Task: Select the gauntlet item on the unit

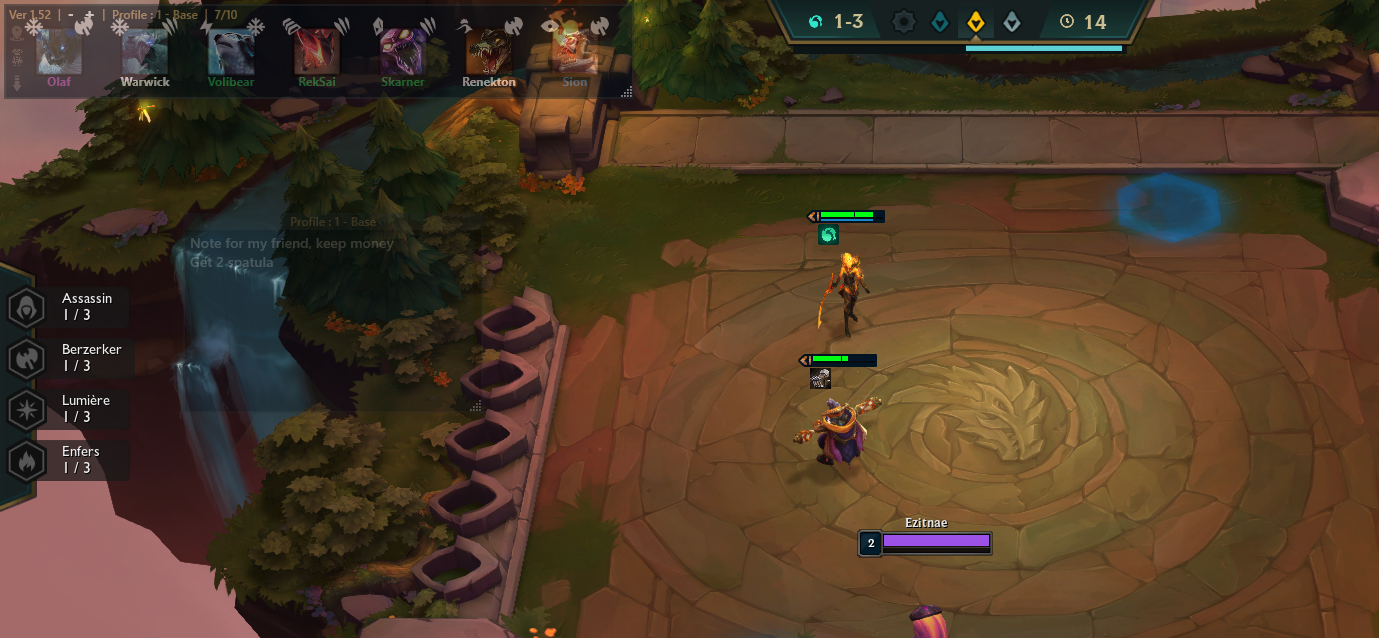Action: click(x=820, y=378)
